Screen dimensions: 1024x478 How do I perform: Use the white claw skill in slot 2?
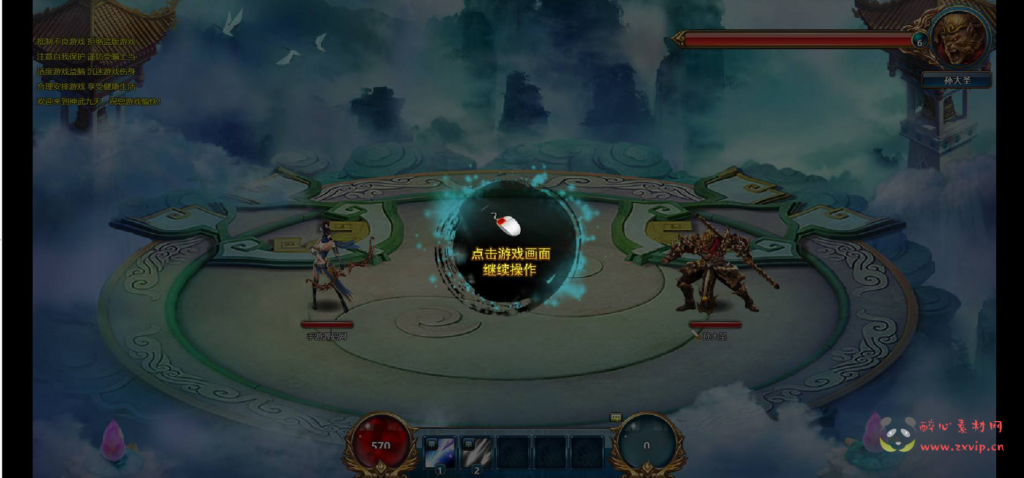pyautogui.click(x=477, y=452)
